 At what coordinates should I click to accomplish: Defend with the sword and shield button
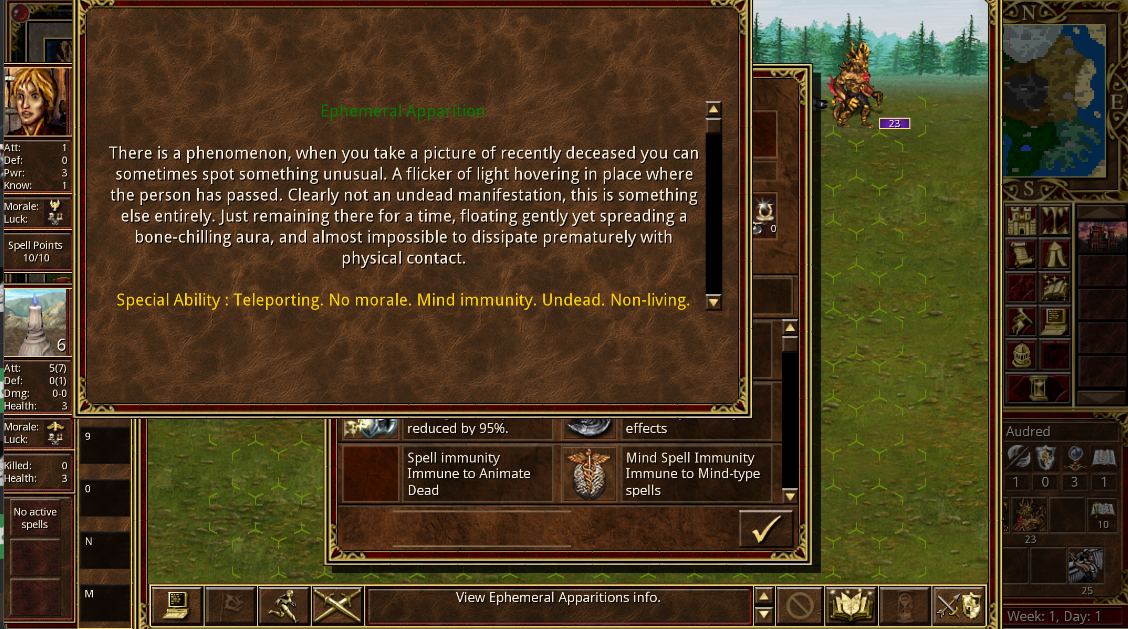click(958, 604)
